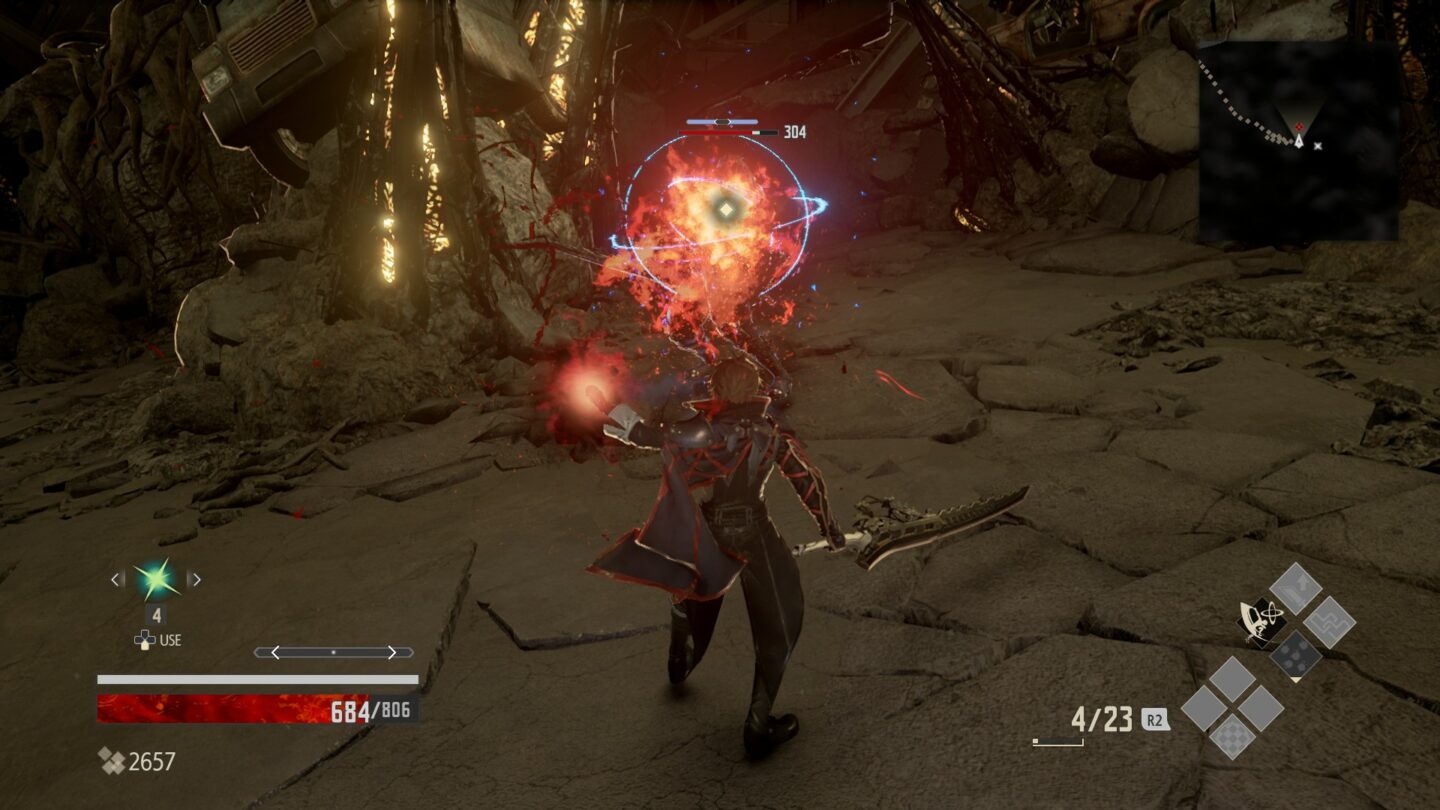The height and width of the screenshot is (810, 1440).
Task: Click the waypoint marker on the minimap
Action: click(x=1300, y=126)
